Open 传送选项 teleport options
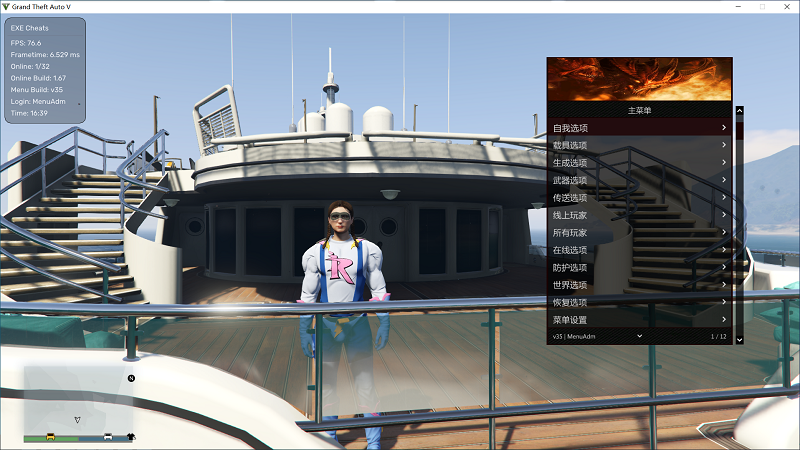The width and height of the screenshot is (800, 450). coord(640,198)
